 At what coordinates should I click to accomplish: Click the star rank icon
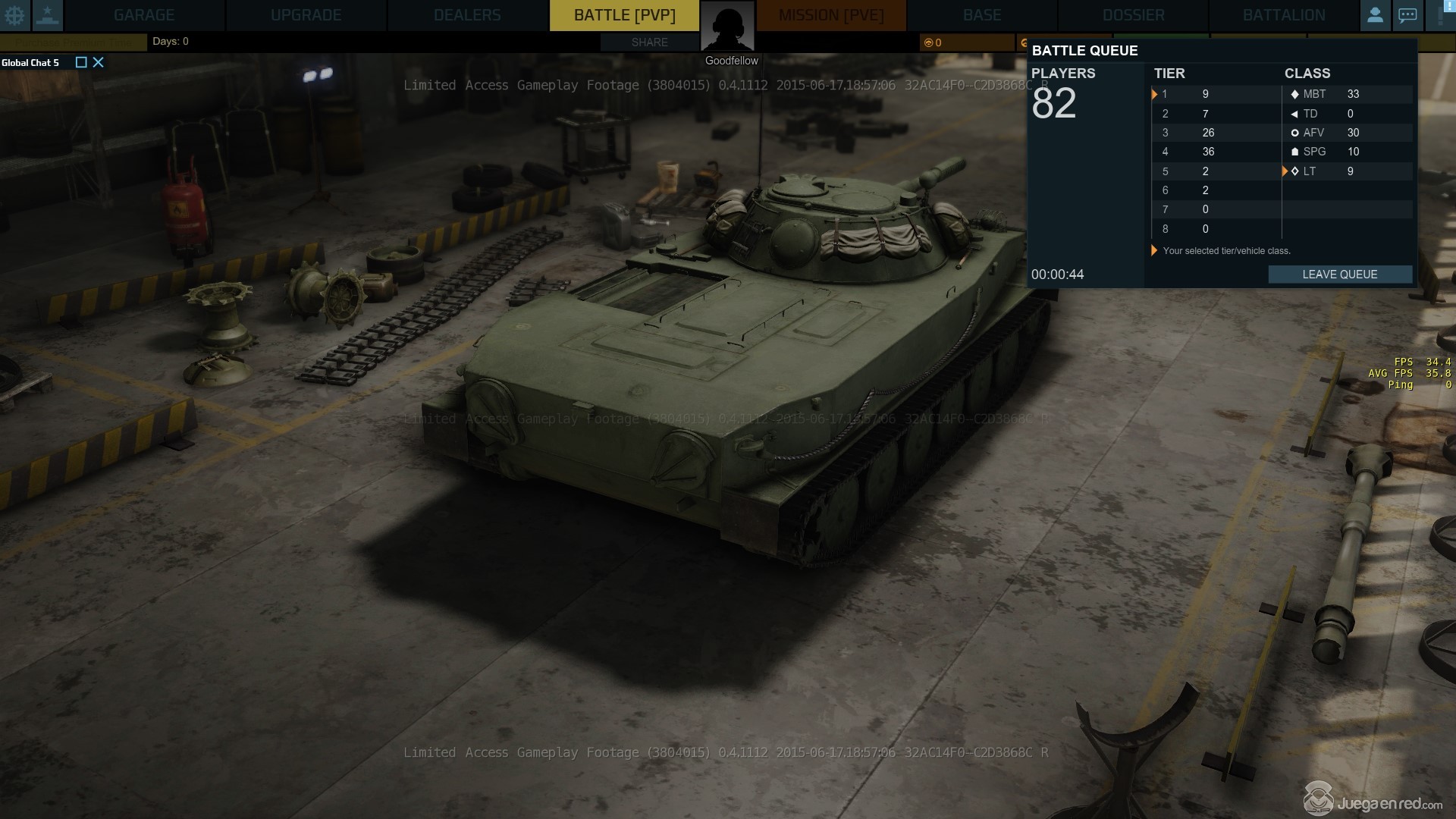coord(47,15)
